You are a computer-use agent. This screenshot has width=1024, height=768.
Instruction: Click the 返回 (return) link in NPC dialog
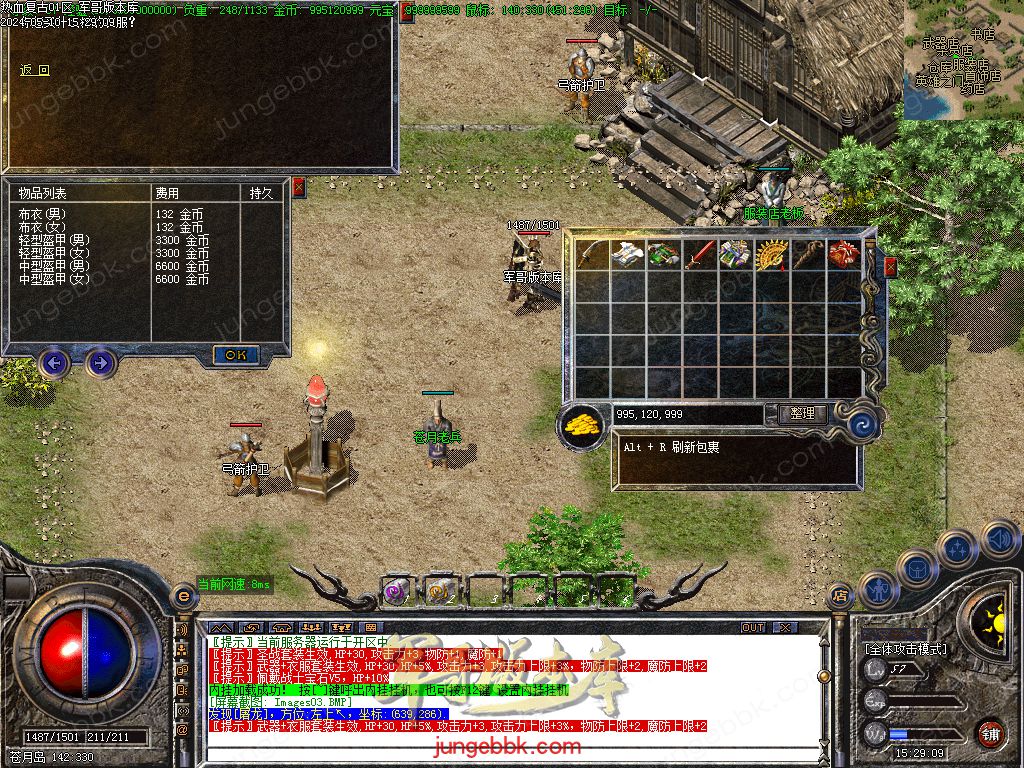[x=34, y=71]
